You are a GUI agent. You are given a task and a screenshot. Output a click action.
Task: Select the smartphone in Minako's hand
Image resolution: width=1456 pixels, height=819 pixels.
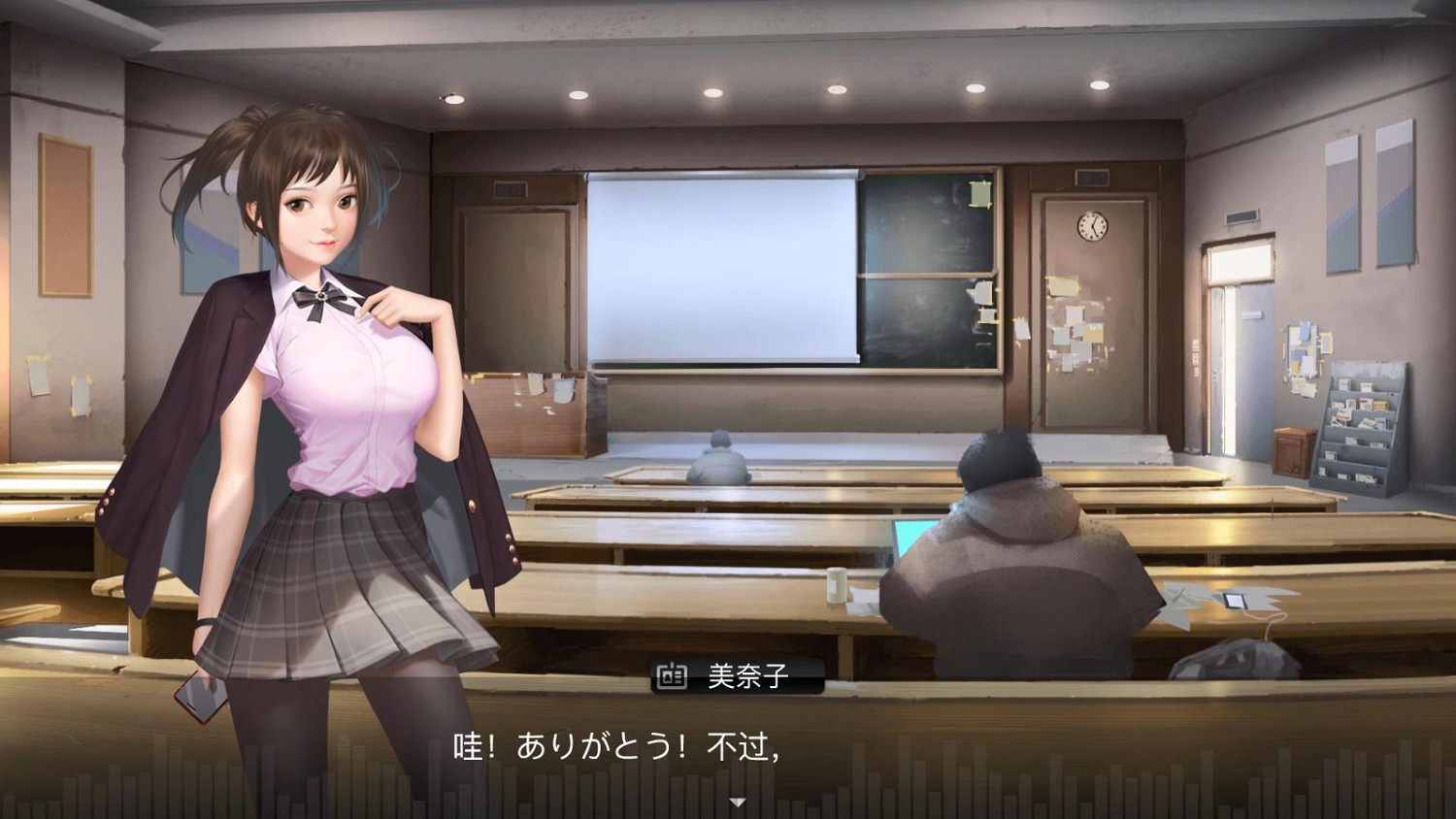pos(199,697)
